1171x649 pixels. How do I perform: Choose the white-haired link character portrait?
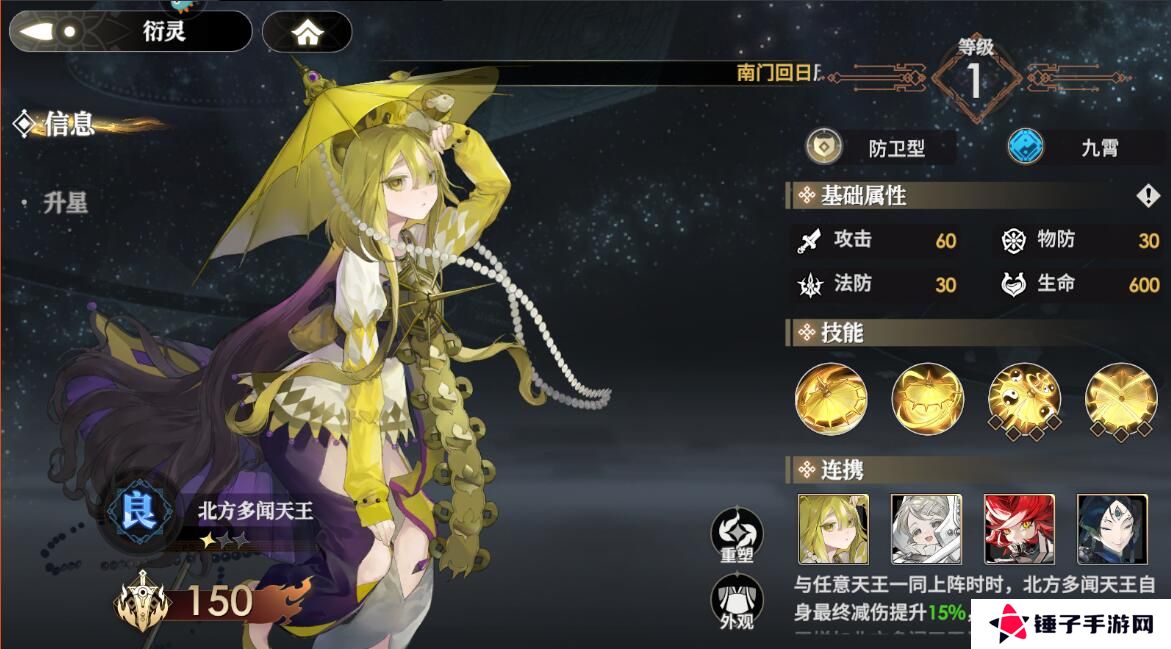point(926,528)
